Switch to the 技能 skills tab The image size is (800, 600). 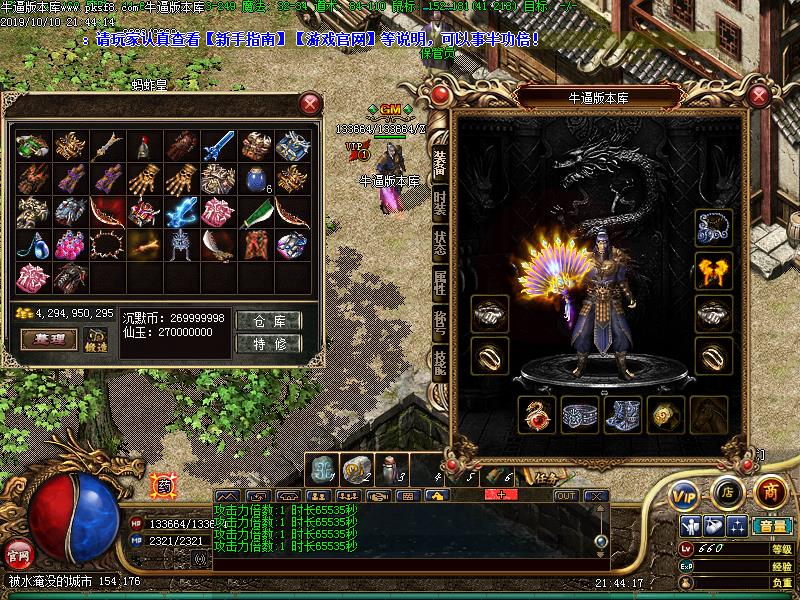click(440, 362)
